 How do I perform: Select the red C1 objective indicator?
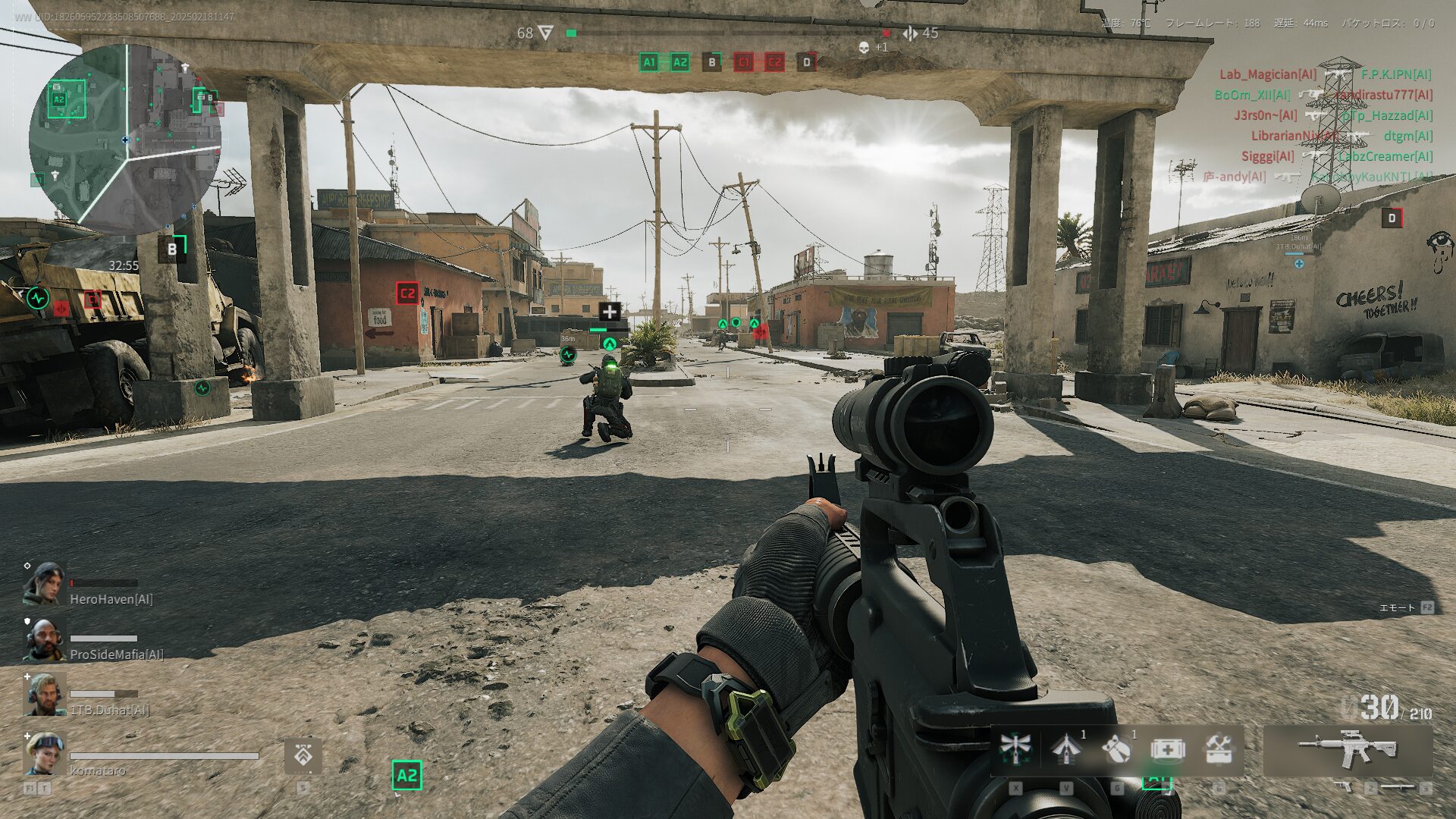[x=743, y=62]
